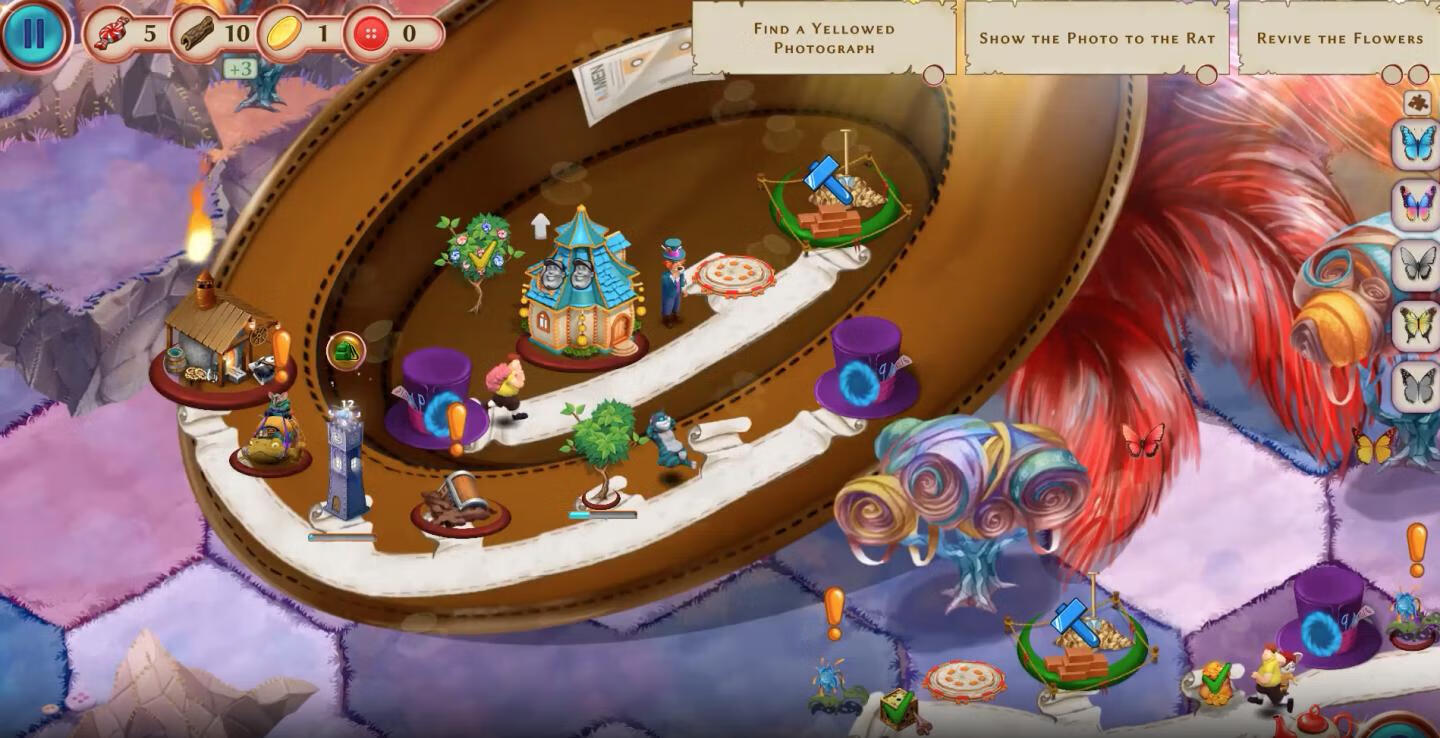Activate the white upgrade arrow above the blue house
Screen dimensions: 1440x738
(540, 226)
